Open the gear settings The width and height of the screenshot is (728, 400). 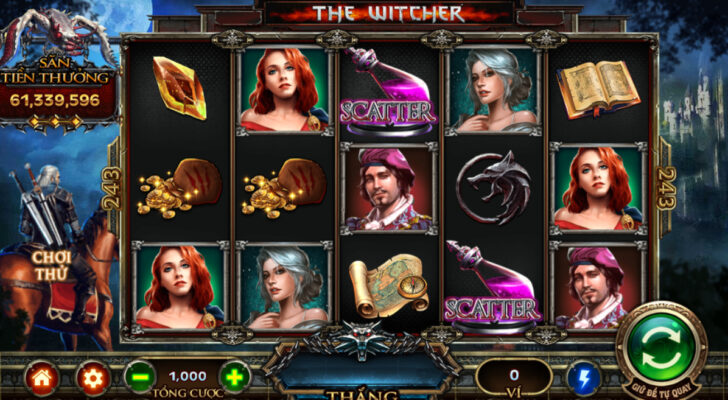tap(91, 378)
